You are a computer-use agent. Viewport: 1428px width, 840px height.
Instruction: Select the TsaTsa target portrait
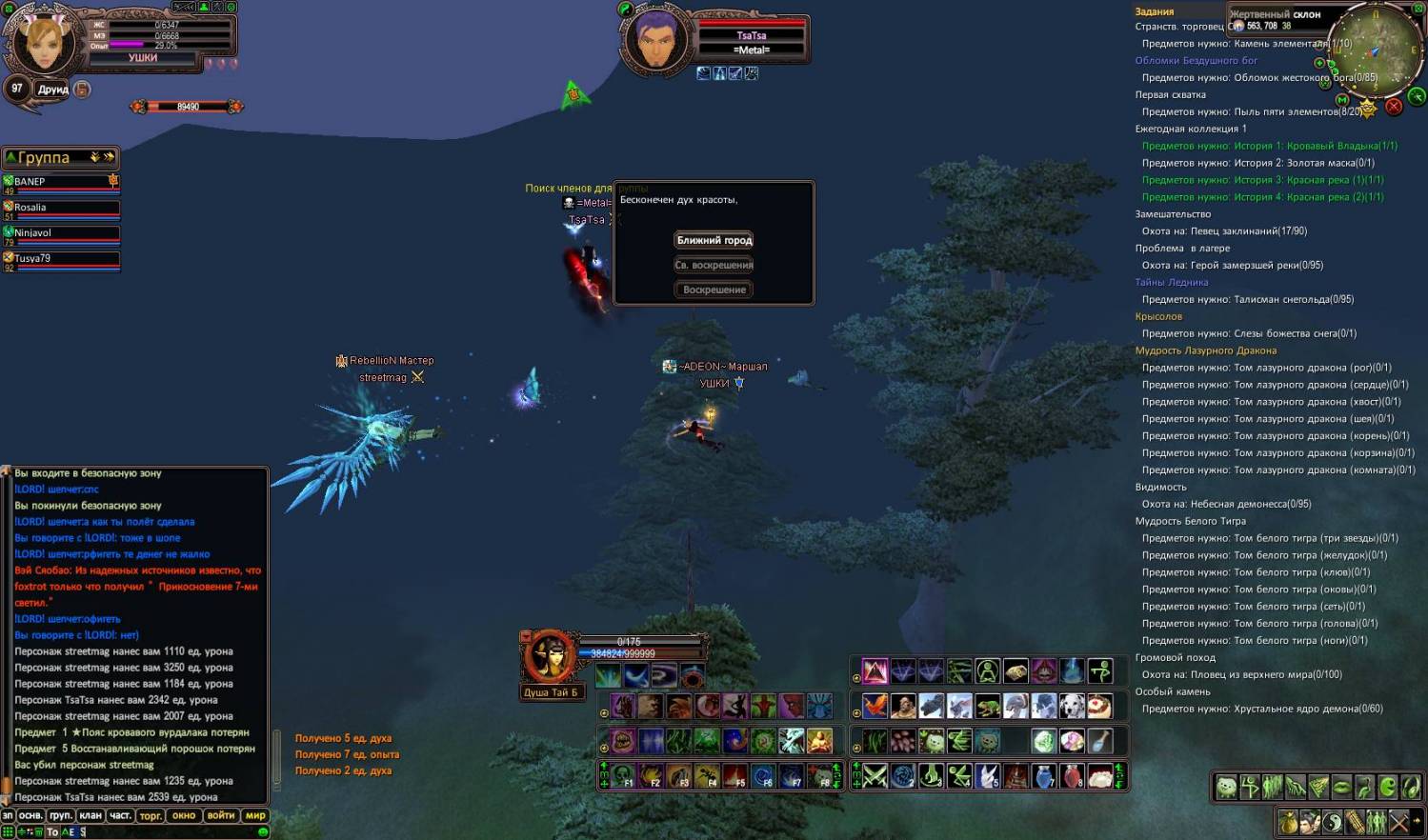pos(656,39)
